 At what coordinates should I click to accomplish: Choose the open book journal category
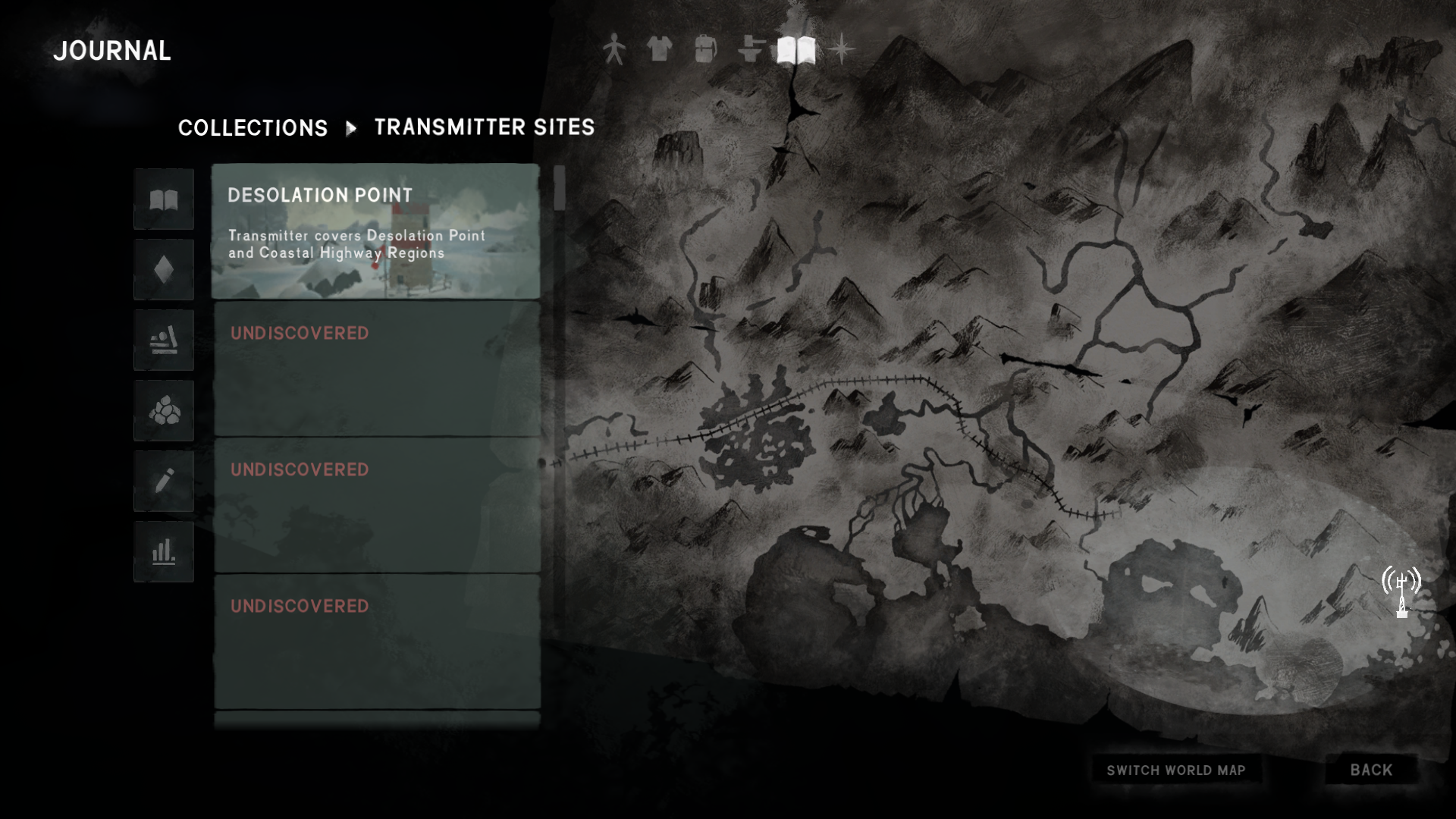point(164,199)
